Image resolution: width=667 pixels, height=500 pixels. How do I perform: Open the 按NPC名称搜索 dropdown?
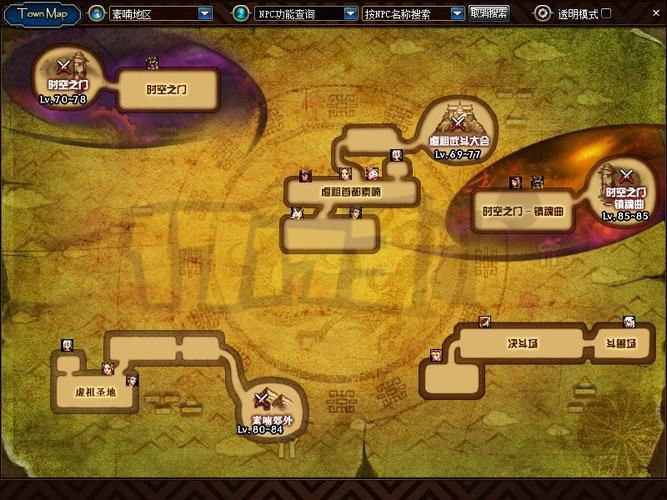click(457, 14)
